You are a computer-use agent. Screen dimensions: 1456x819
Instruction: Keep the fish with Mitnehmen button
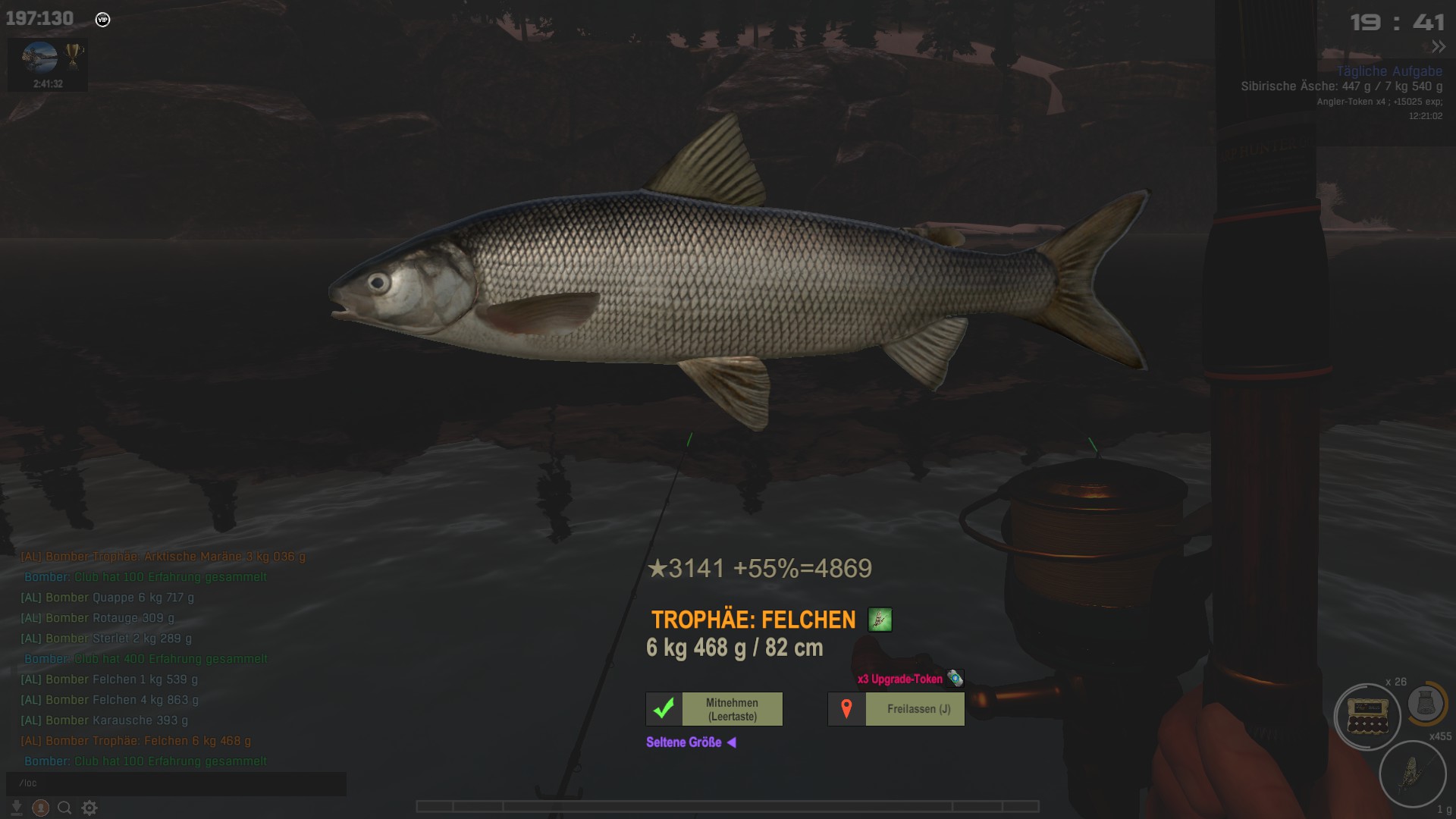point(714,709)
